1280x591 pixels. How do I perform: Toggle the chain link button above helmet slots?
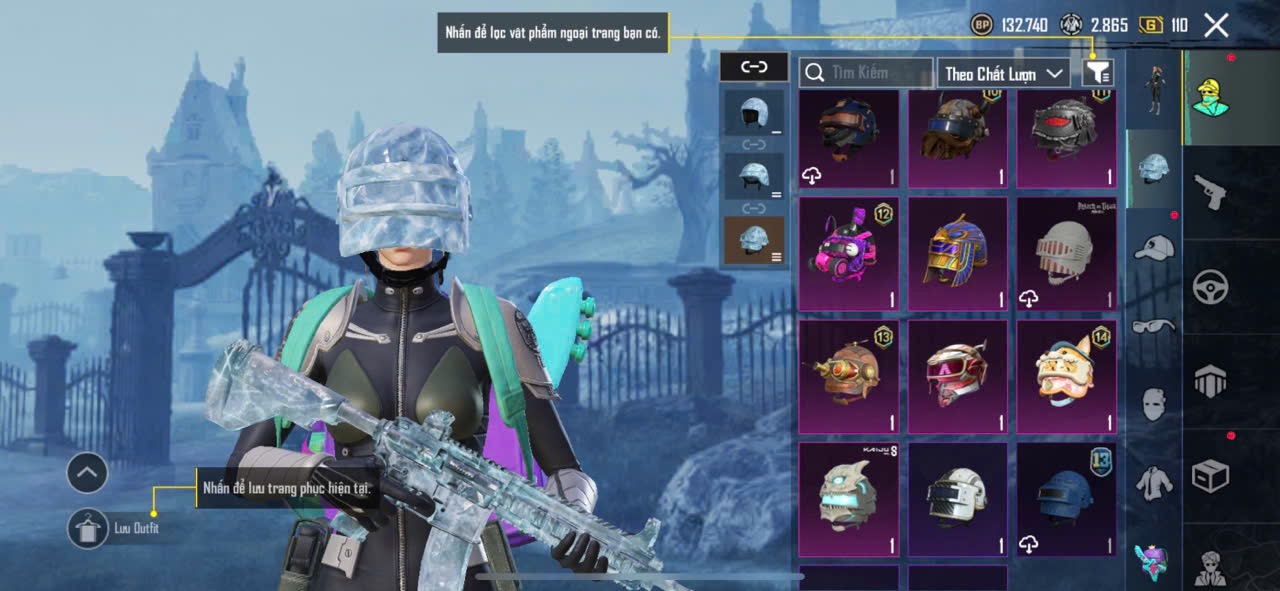pos(753,67)
